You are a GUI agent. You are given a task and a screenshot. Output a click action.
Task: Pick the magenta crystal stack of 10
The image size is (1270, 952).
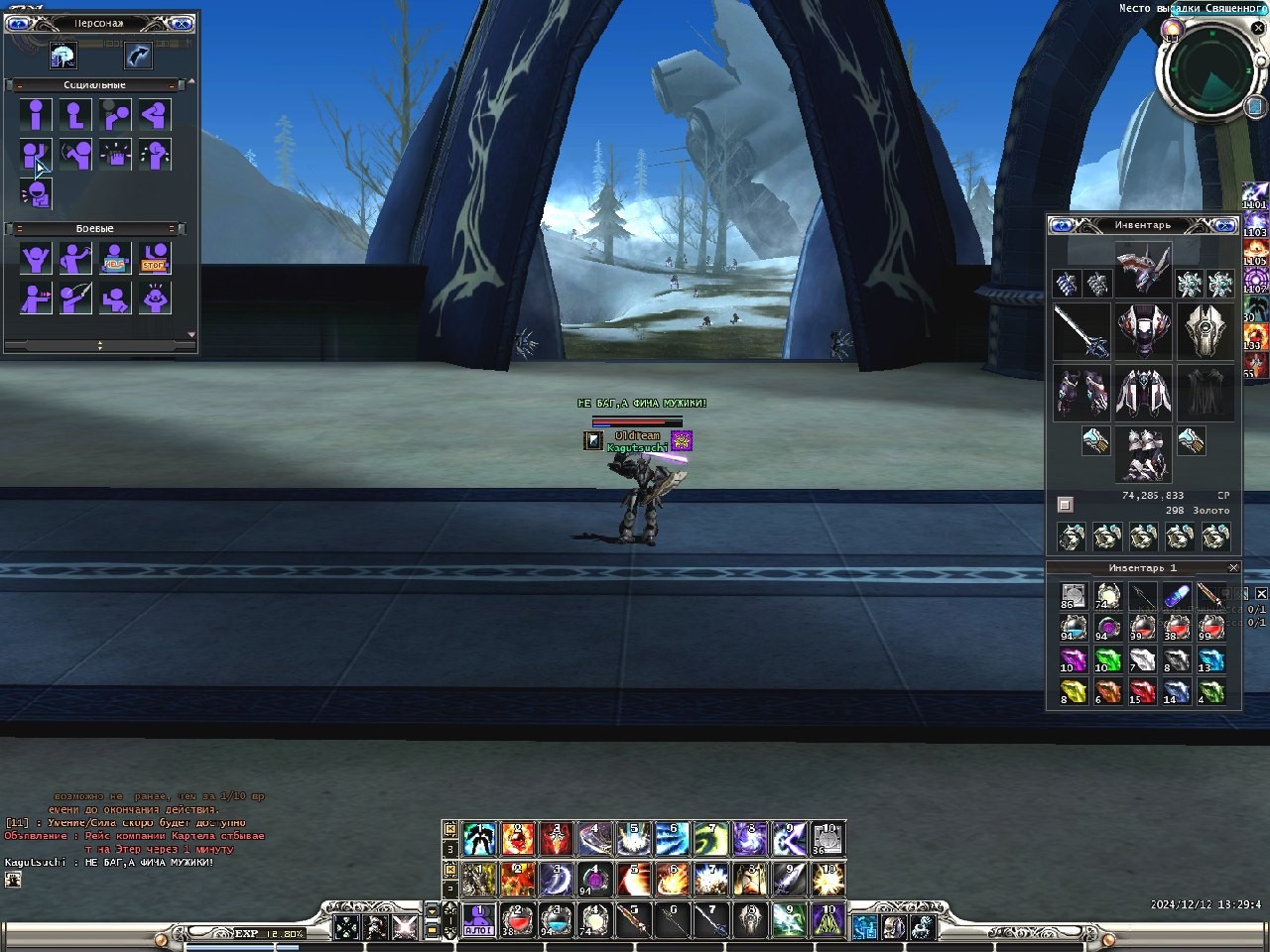[x=1073, y=659]
